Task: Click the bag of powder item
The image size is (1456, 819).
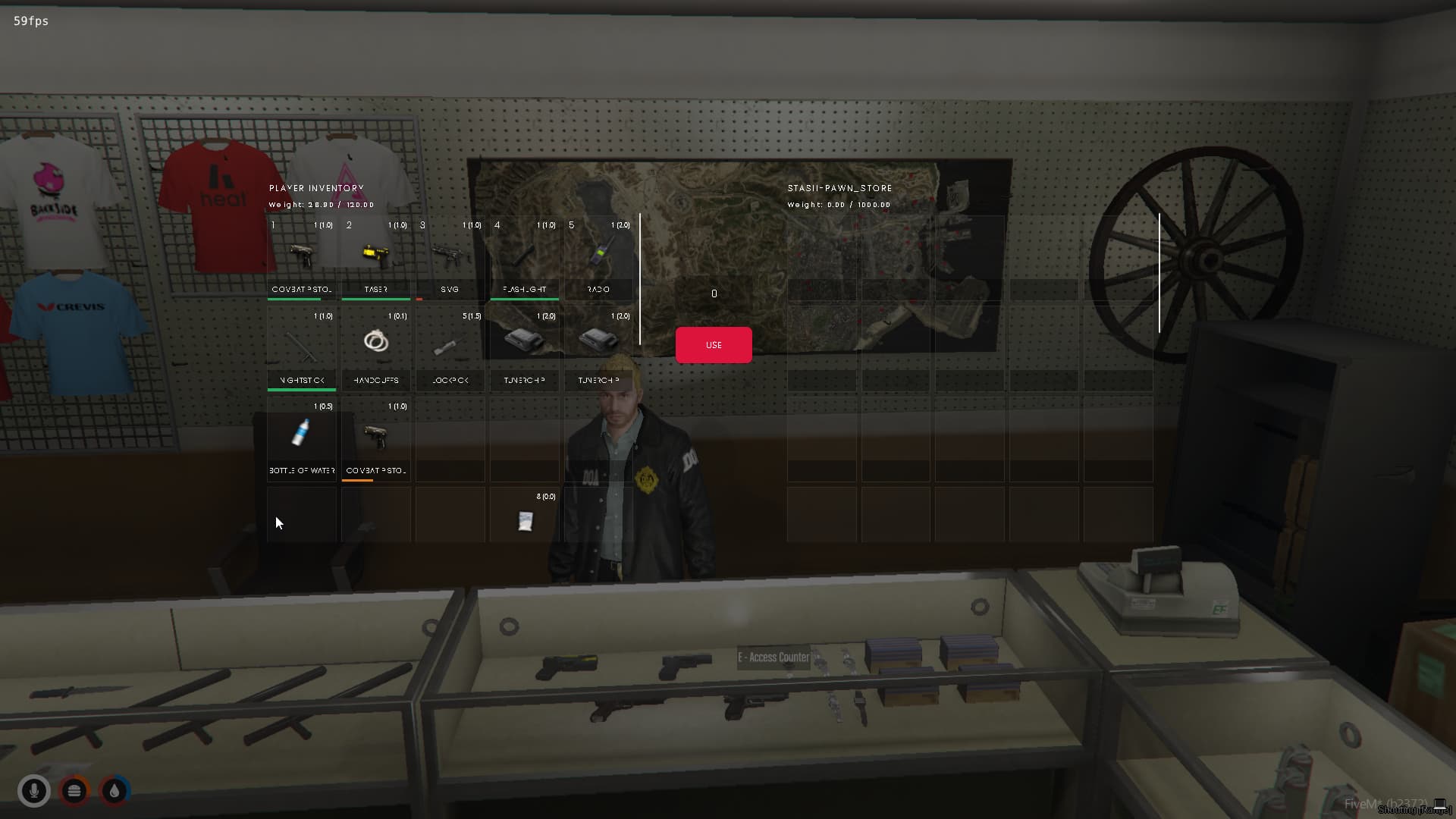Action: (x=523, y=522)
